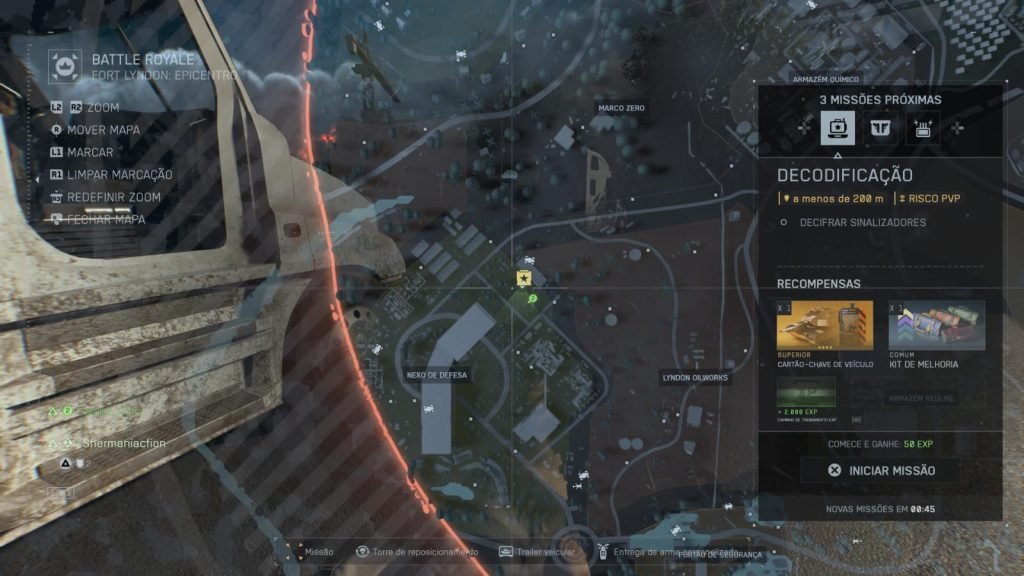Screen dimensions: 1024x576
Task: Switch to the middle shield-emblem mission
Action: point(880,128)
